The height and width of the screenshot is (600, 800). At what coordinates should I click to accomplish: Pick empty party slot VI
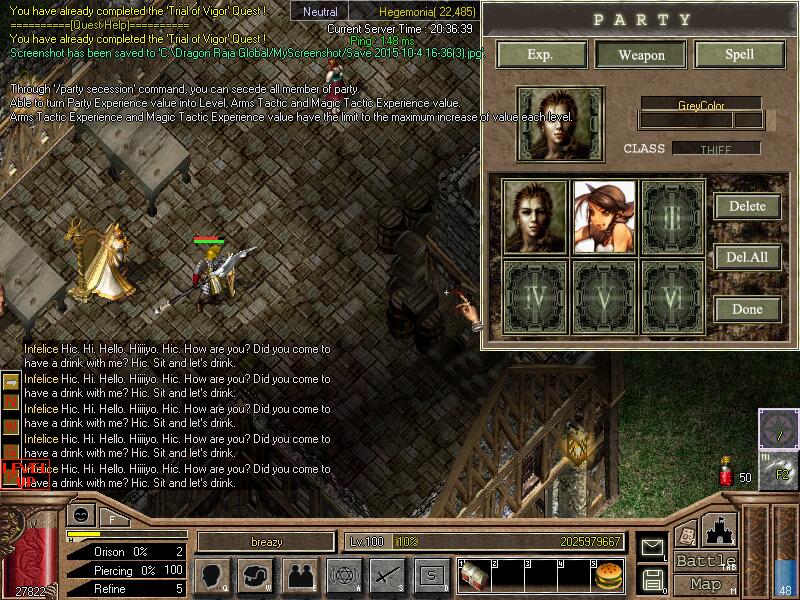672,296
